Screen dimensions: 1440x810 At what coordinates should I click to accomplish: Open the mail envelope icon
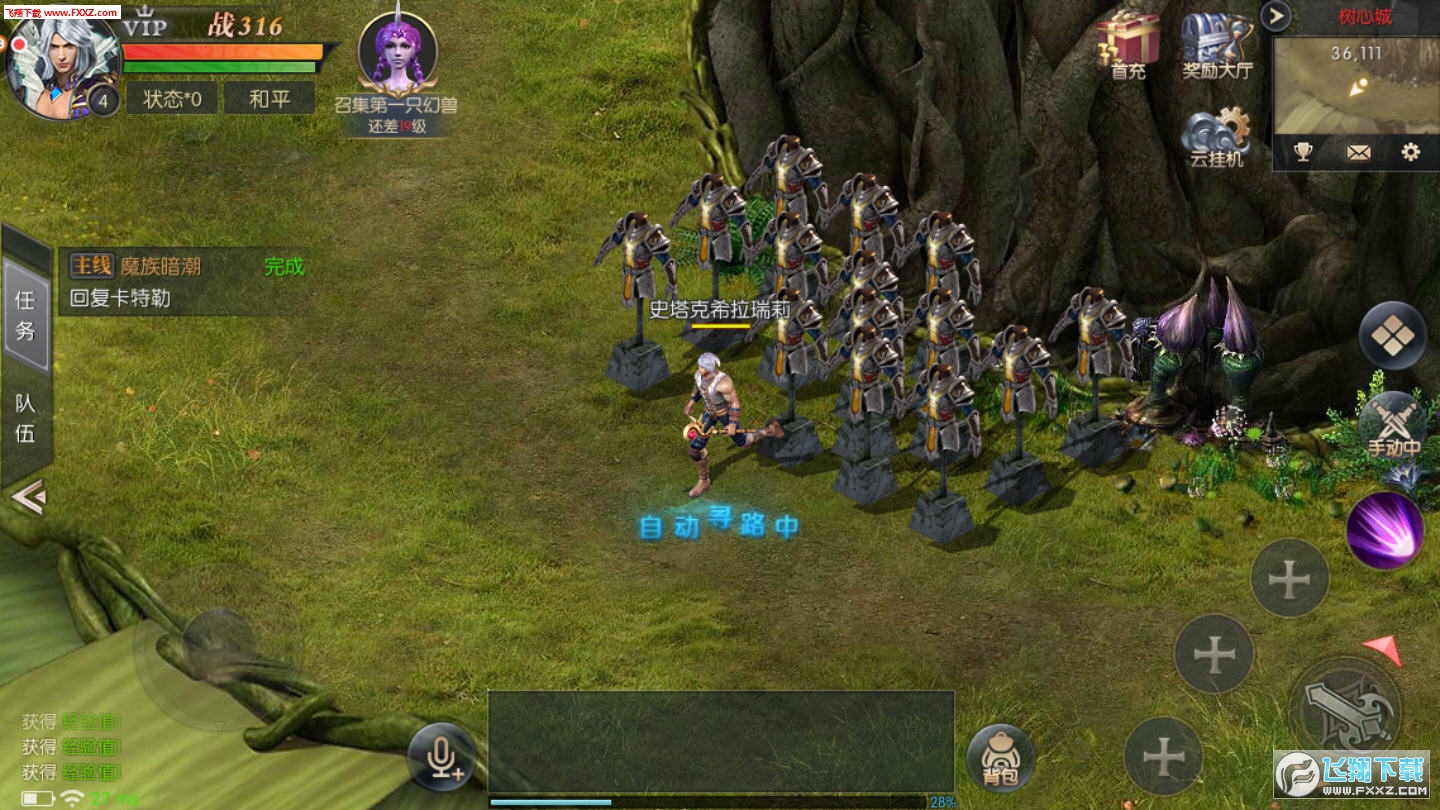point(1358,152)
